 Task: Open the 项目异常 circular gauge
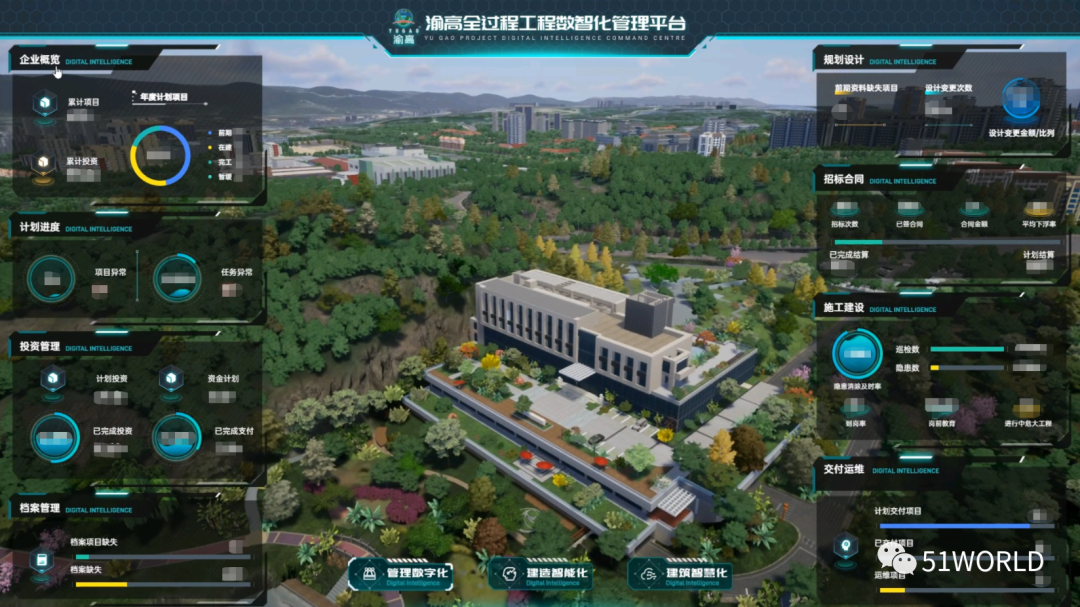tap(51, 278)
